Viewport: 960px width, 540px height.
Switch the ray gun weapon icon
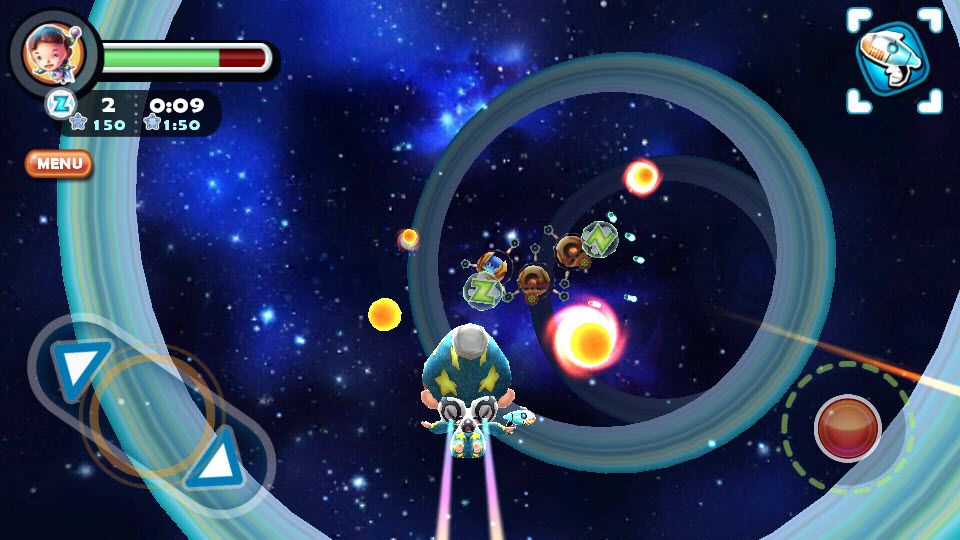tap(893, 60)
